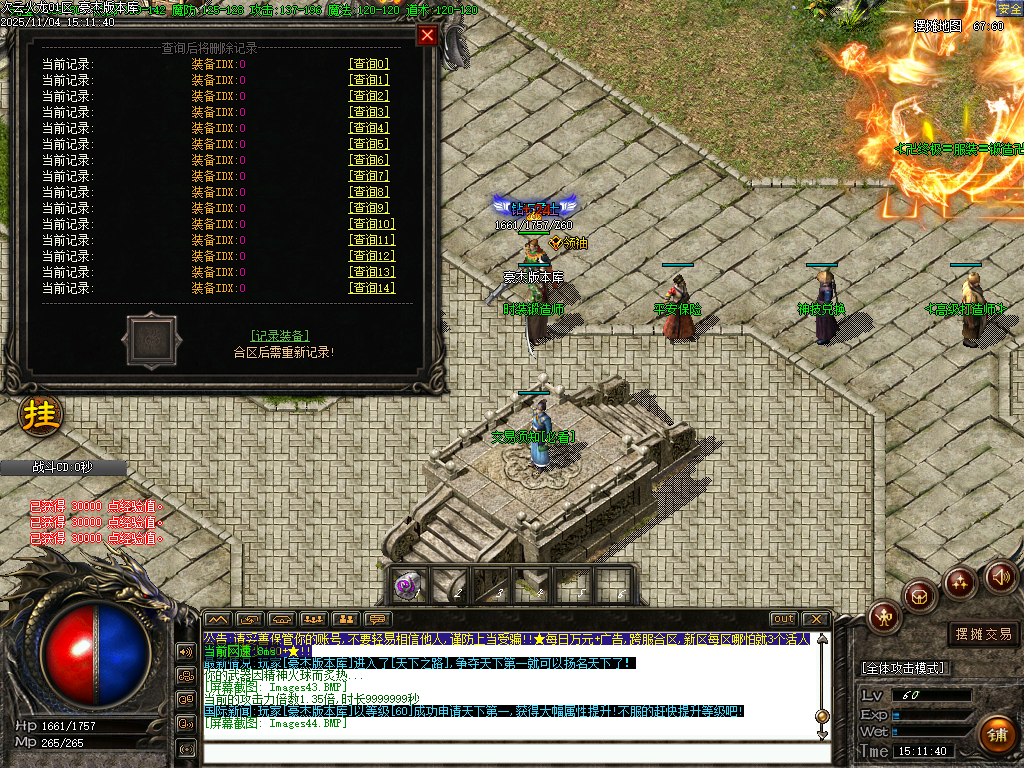Switch the 全体攻击模式 attack mode label
The height and width of the screenshot is (768, 1024).
click(x=905, y=668)
